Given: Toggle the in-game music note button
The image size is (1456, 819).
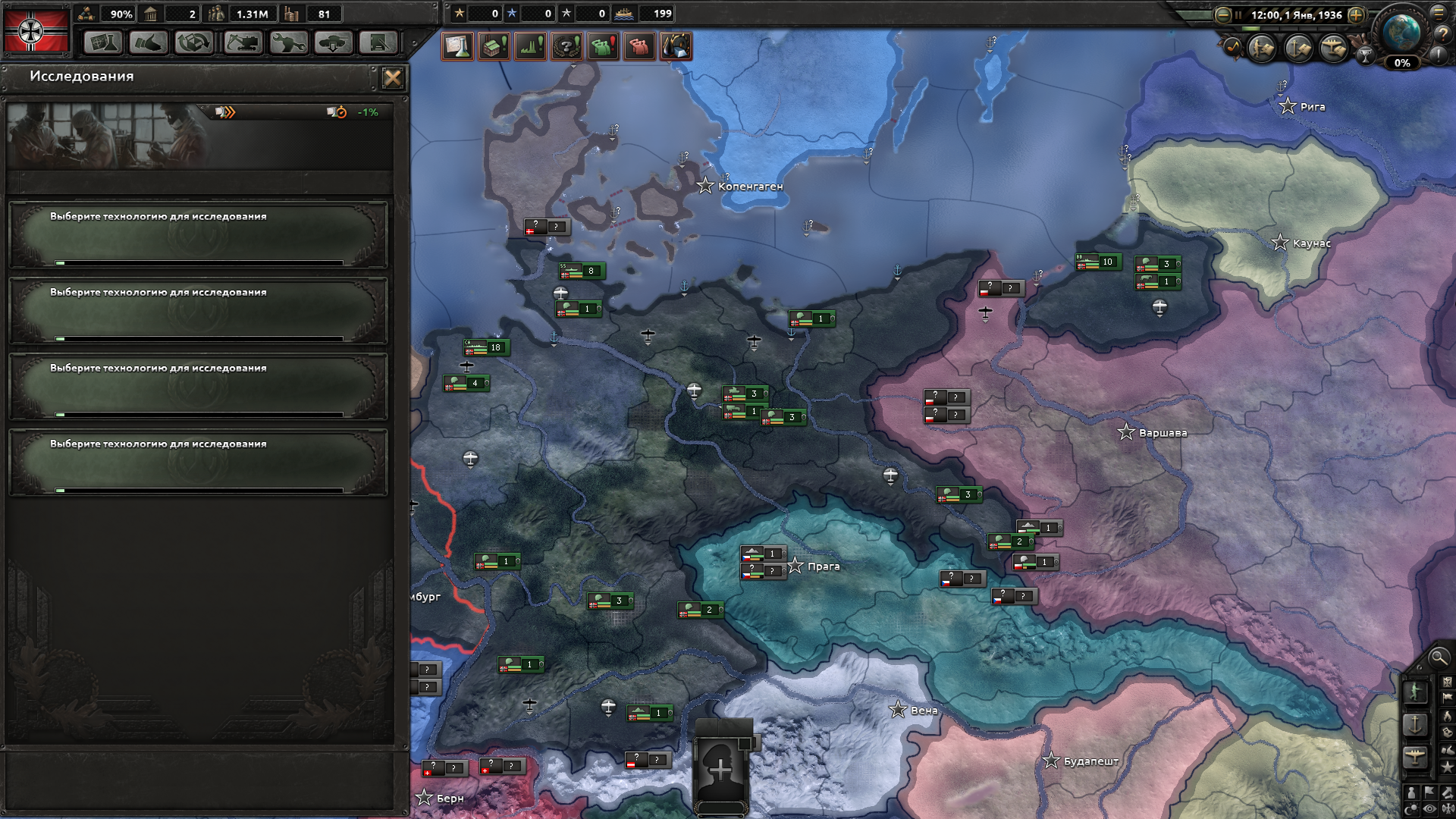Looking at the screenshot, I should coord(1234,46).
